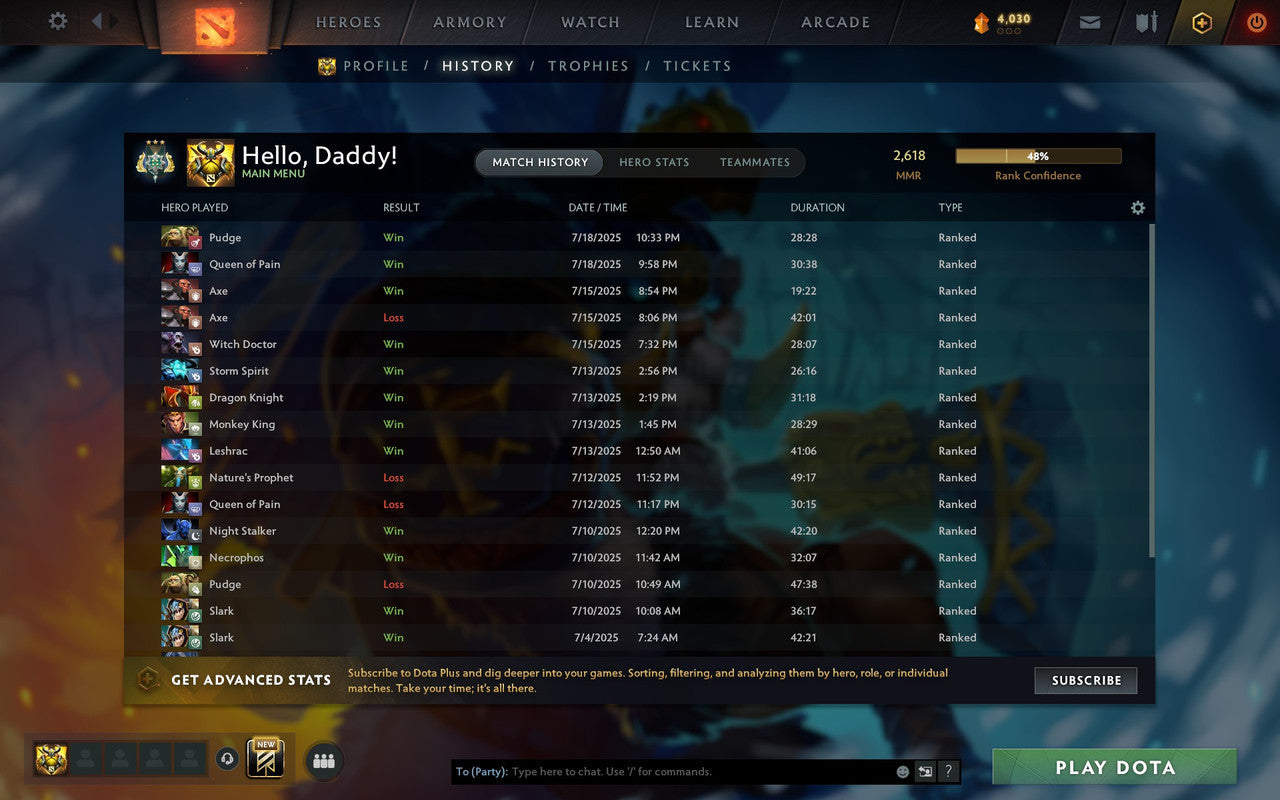Click the Rank Confidence progress bar
Image resolution: width=1280 pixels, height=800 pixels.
[x=1039, y=156]
